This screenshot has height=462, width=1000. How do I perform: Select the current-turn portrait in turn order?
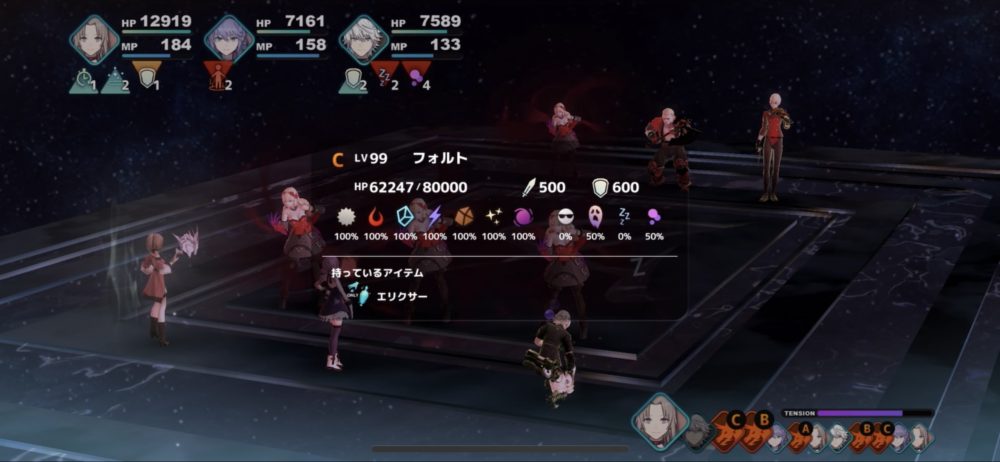pyautogui.click(x=659, y=420)
